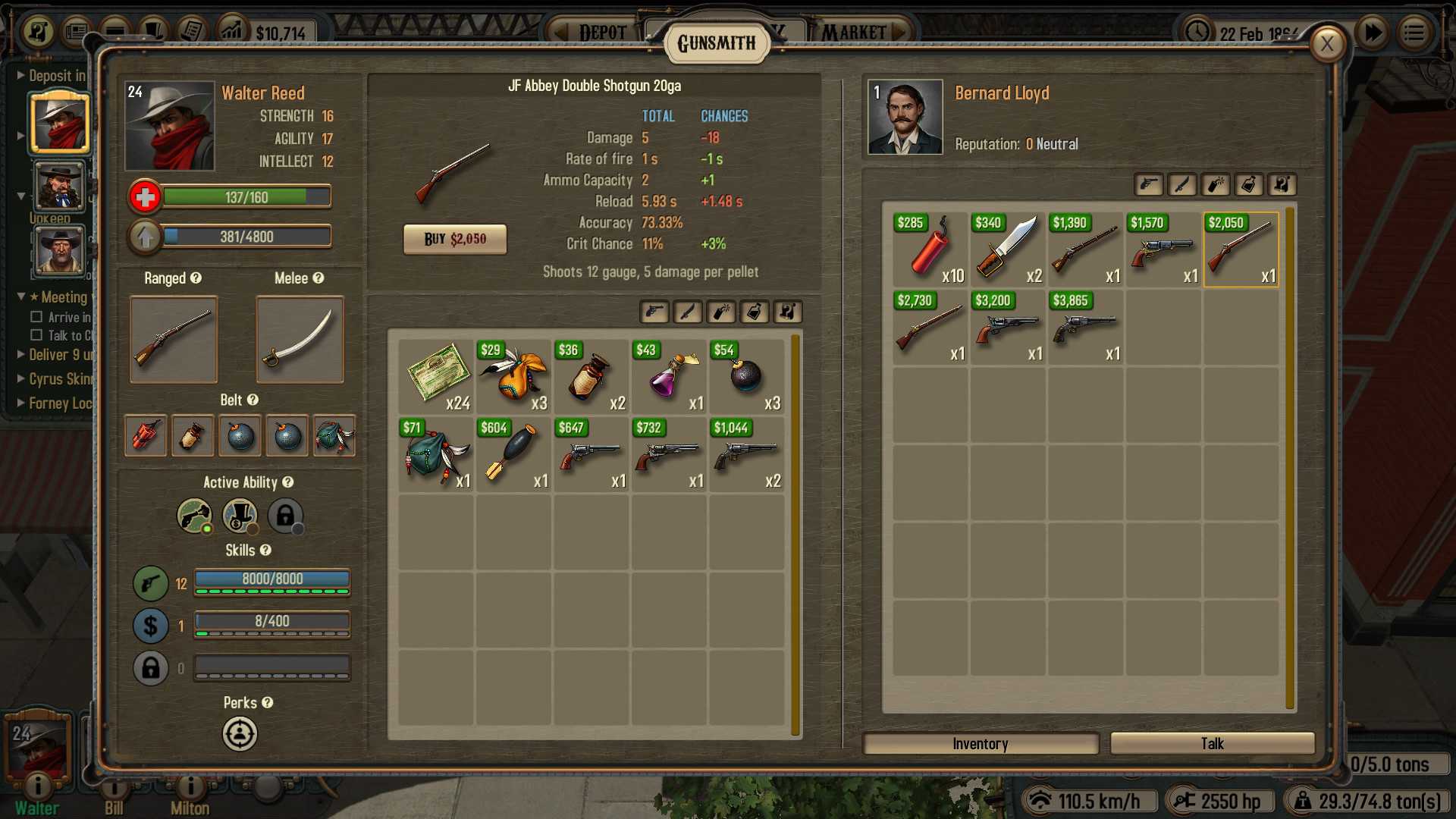Screen dimensions: 1456x819
Task: Open the Market tab
Action: (x=856, y=31)
